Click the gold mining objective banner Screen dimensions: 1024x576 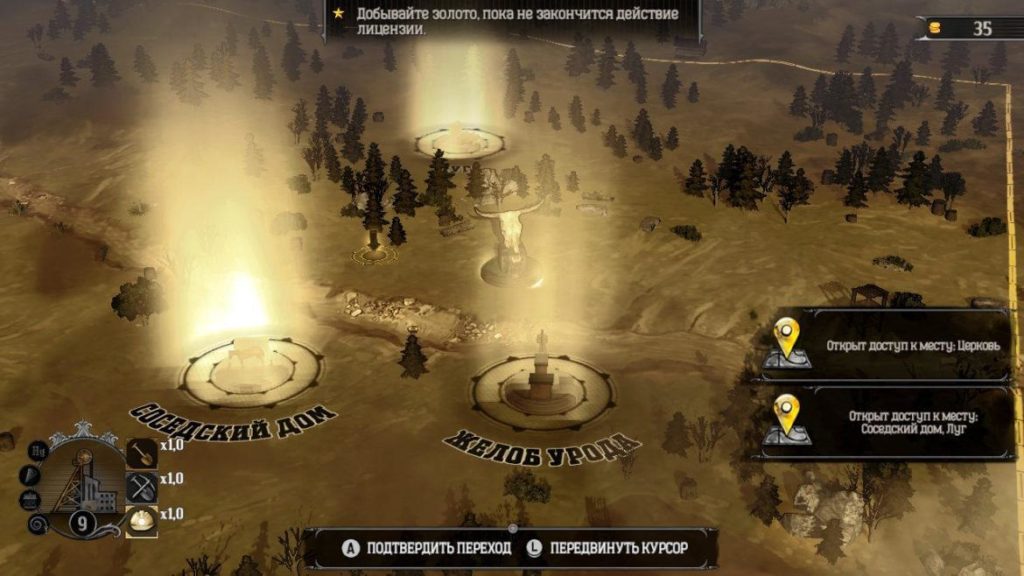click(x=510, y=21)
